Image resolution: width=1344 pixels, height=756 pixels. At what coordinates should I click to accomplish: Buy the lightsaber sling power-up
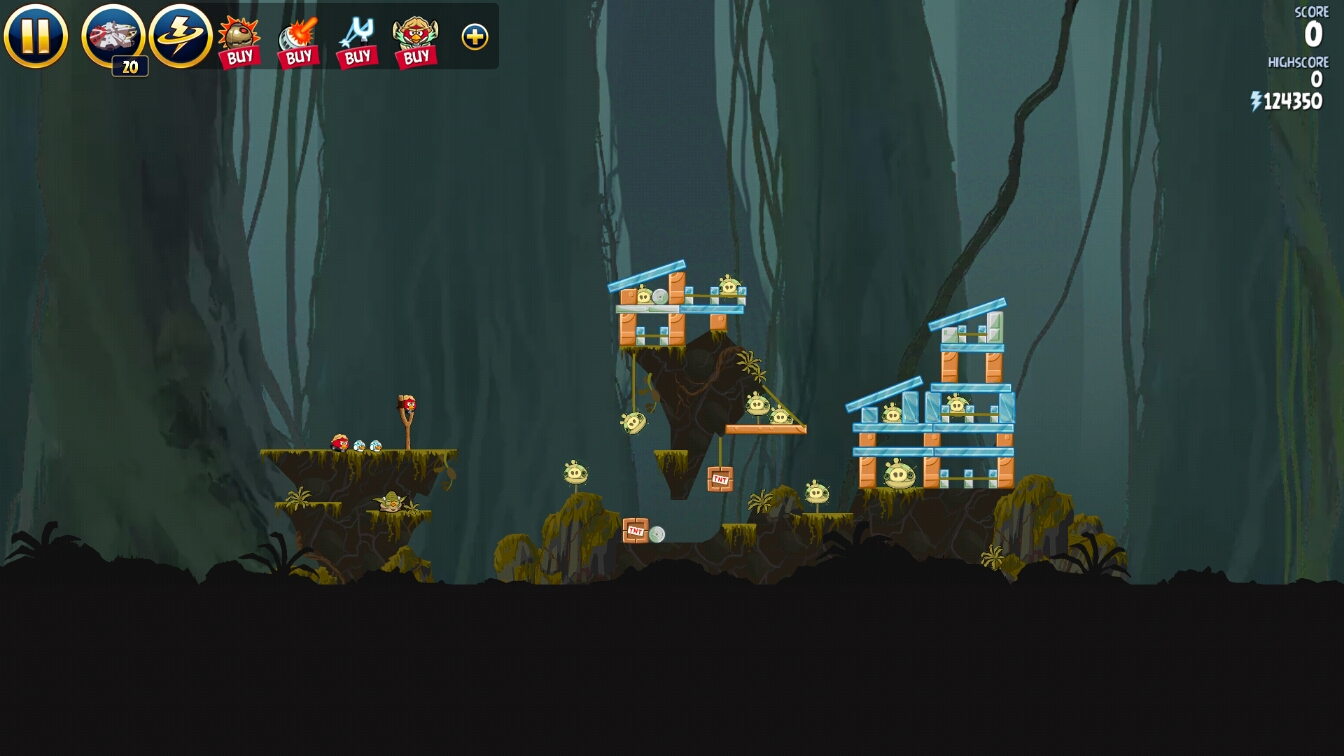(x=357, y=41)
